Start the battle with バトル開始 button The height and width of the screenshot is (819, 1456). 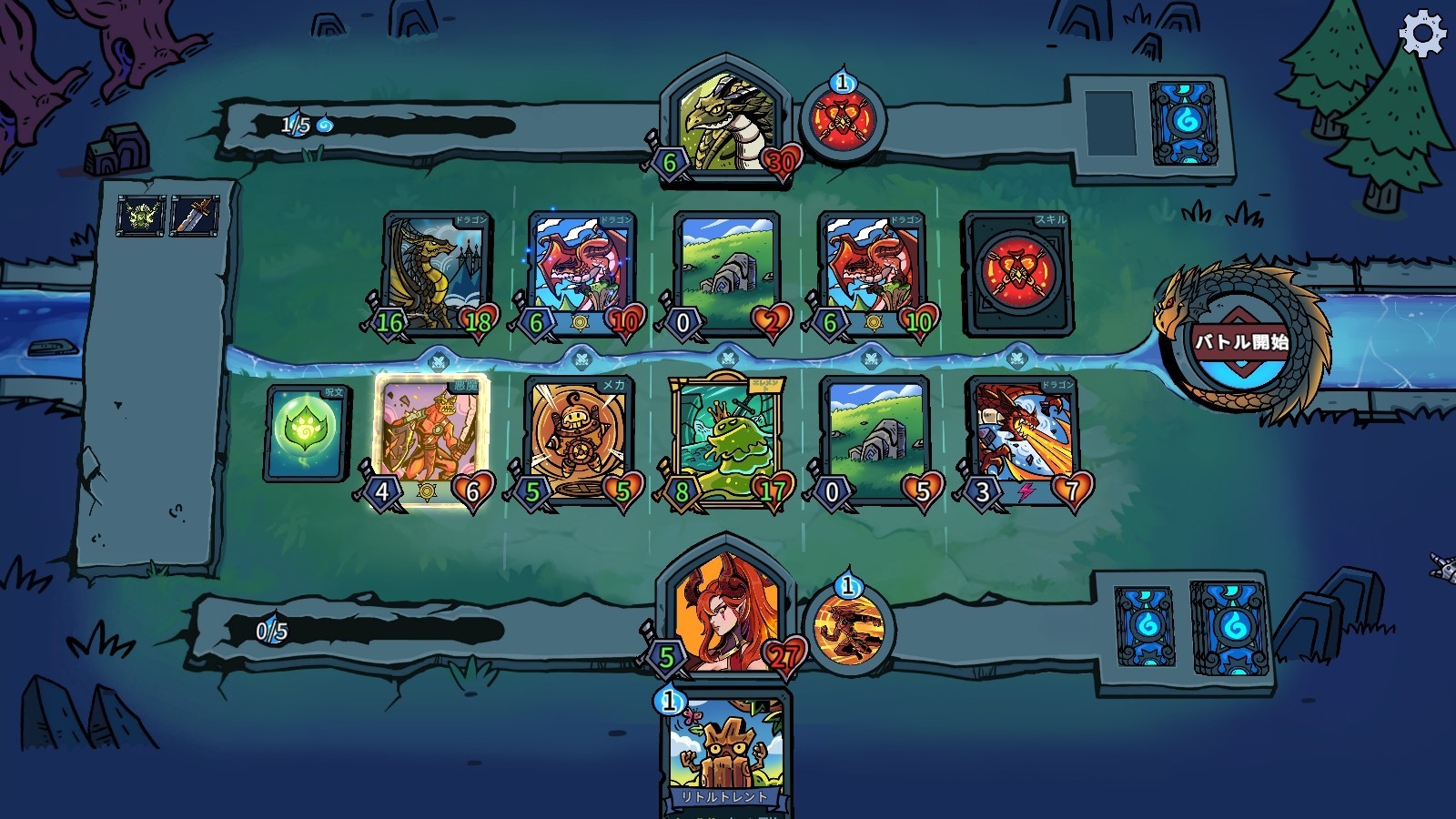[x=1241, y=343]
